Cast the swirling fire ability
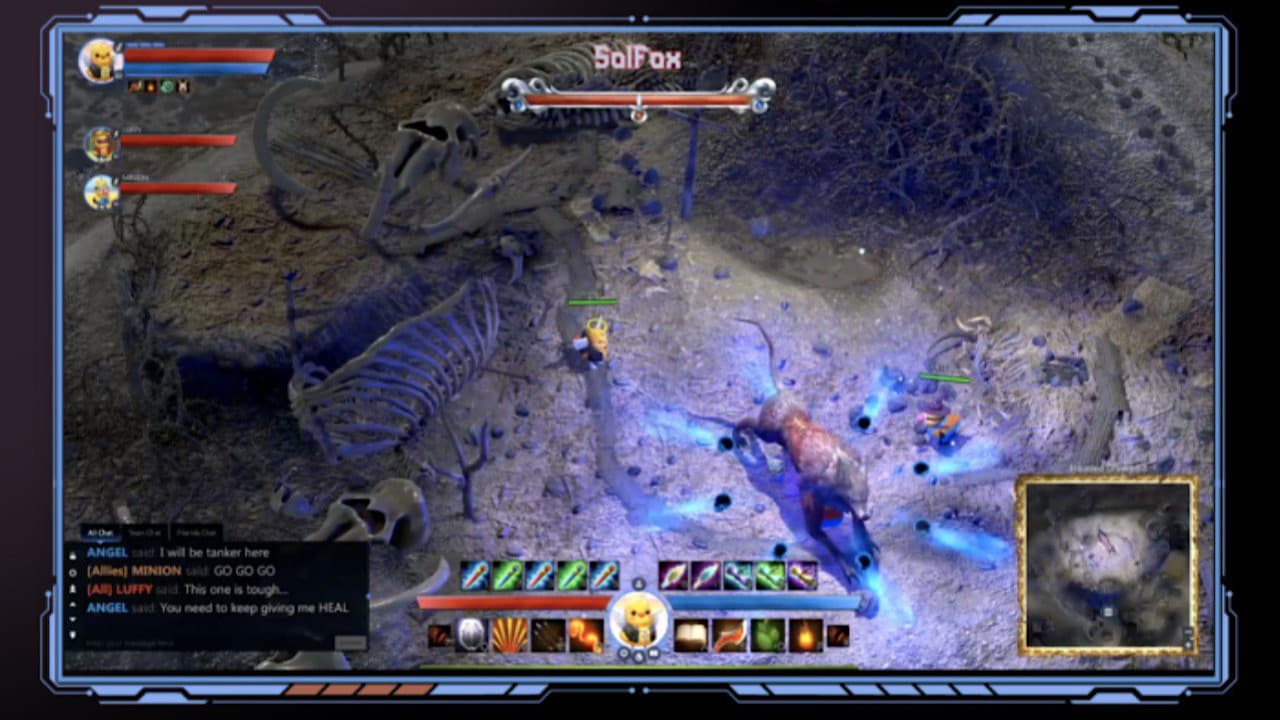 [x=585, y=635]
